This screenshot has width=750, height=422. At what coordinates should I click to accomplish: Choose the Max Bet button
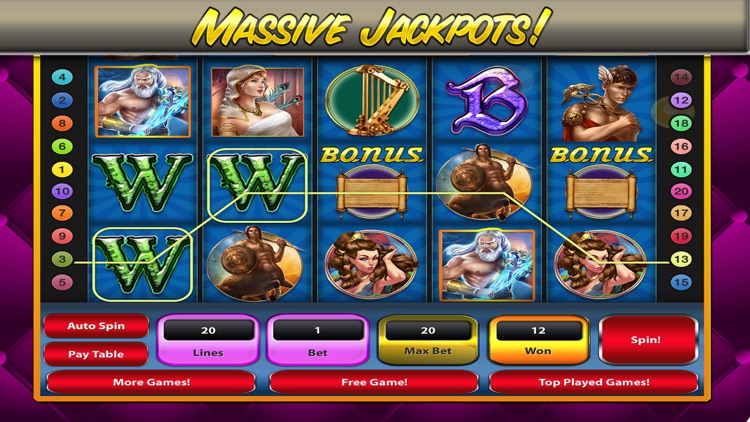428,340
